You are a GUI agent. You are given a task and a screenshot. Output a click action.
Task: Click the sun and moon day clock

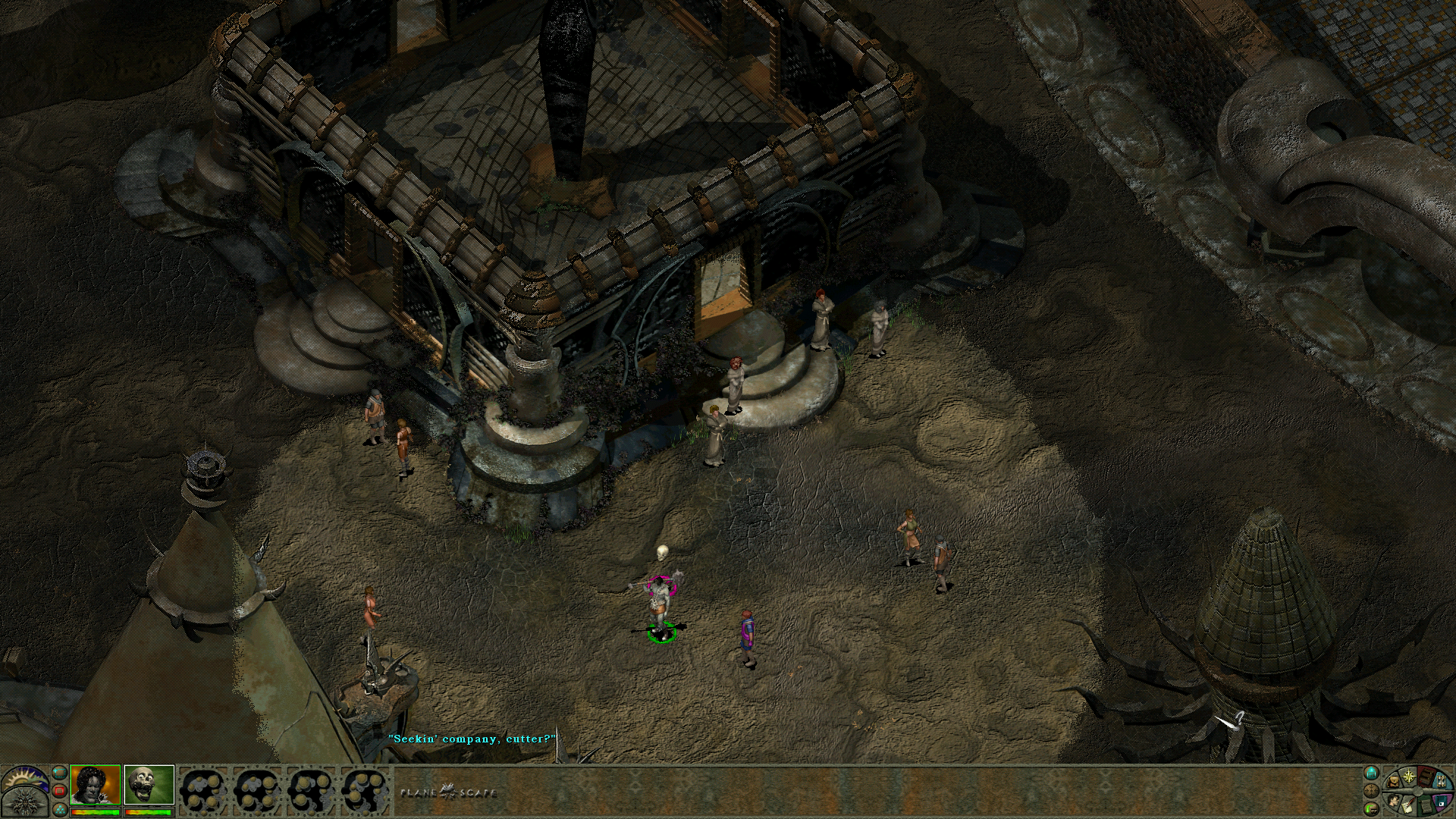24,777
